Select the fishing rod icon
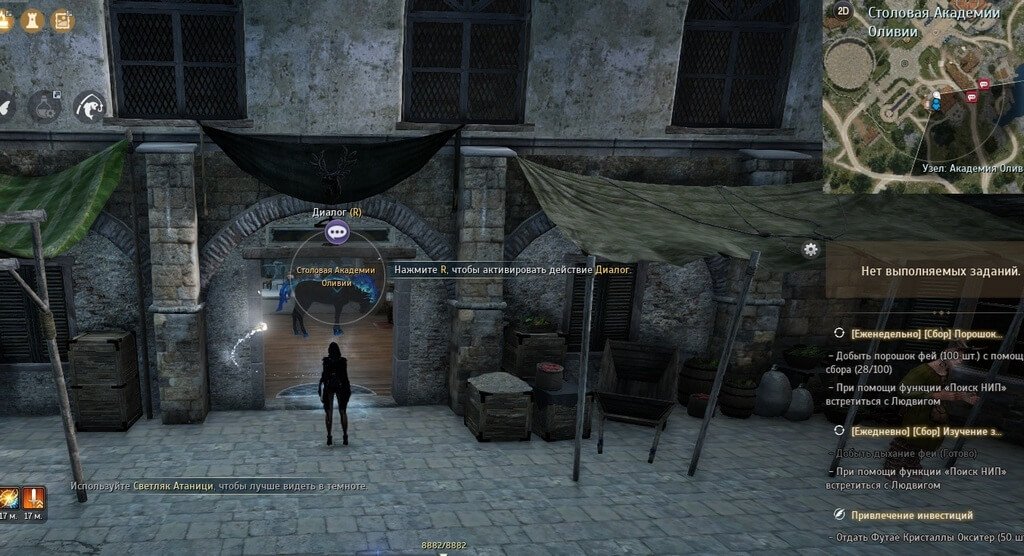Image resolution: width=1024 pixels, height=556 pixels. [89, 106]
